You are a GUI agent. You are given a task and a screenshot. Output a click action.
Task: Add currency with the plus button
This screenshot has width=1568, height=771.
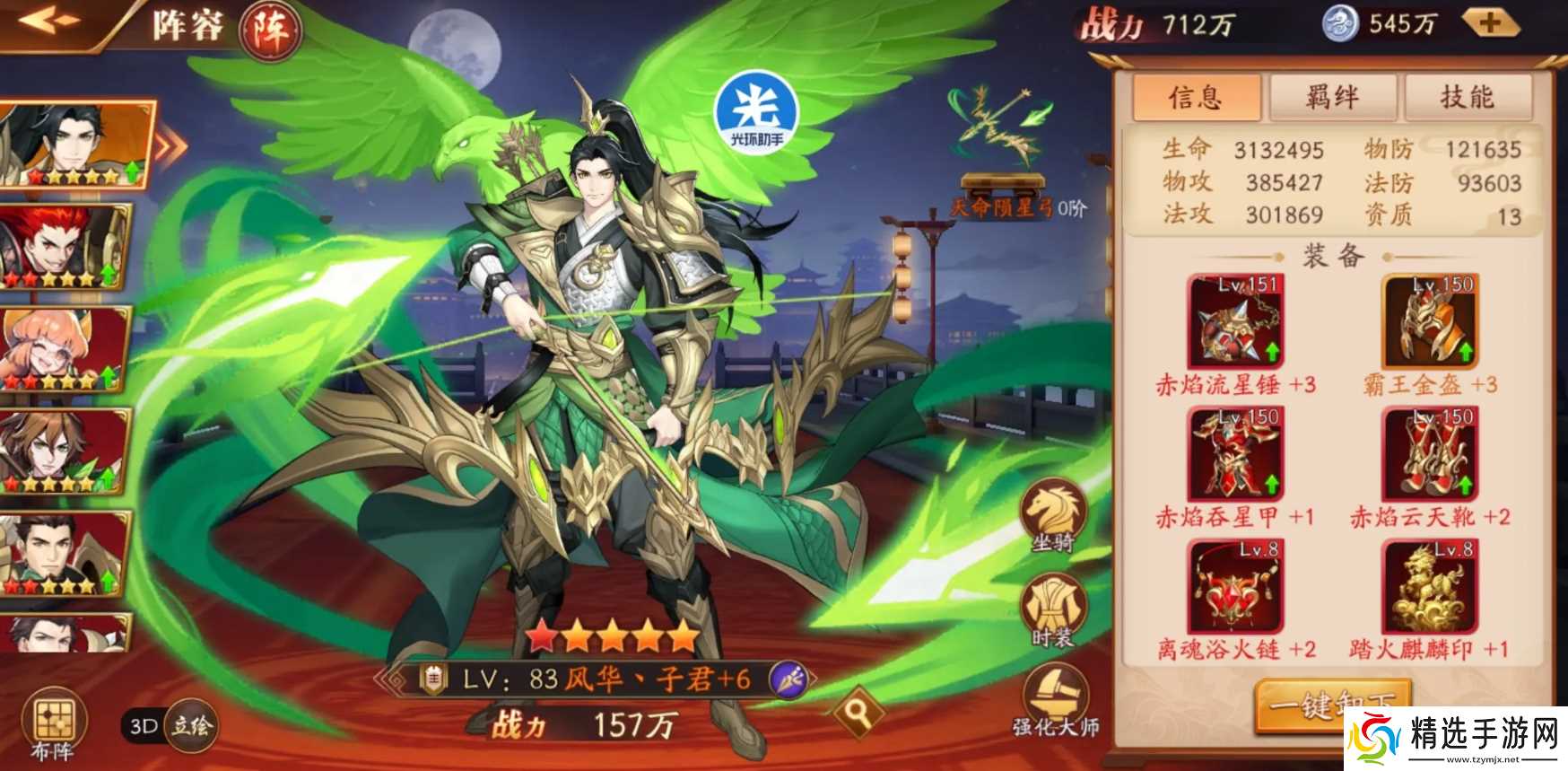point(1489,24)
